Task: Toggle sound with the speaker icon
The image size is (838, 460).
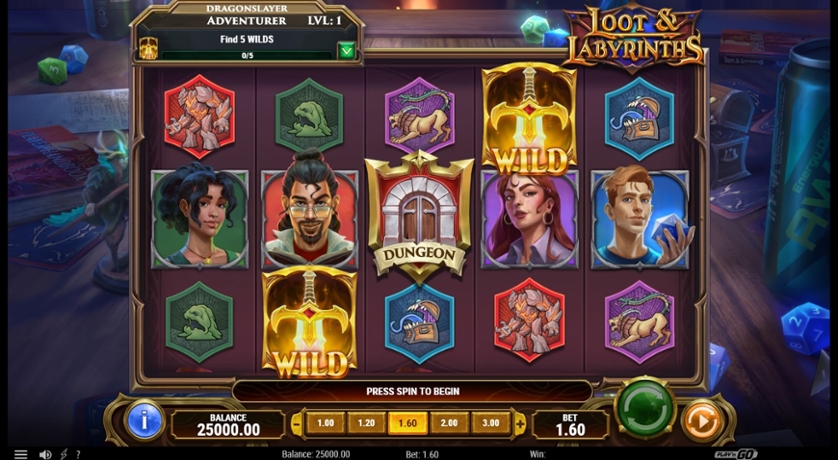Action: pos(45,454)
